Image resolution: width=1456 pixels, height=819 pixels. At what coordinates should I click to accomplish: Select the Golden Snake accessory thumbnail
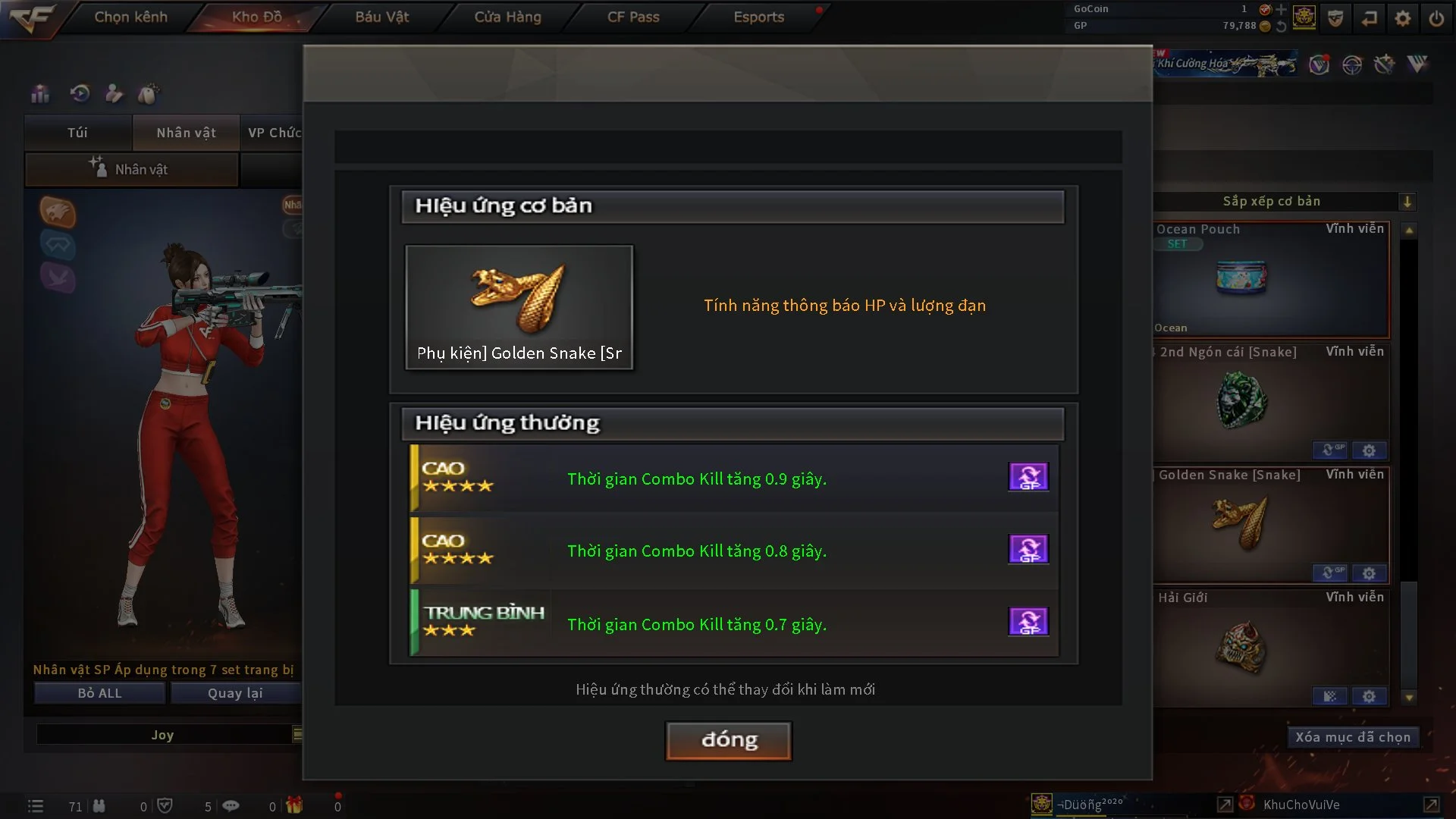tap(519, 307)
